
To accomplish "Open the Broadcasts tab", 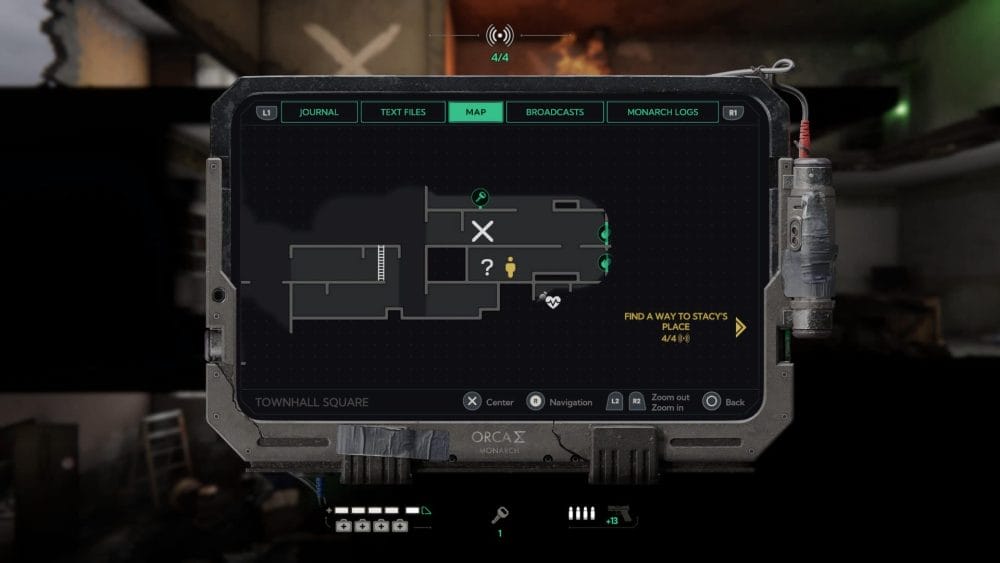I will [x=554, y=112].
